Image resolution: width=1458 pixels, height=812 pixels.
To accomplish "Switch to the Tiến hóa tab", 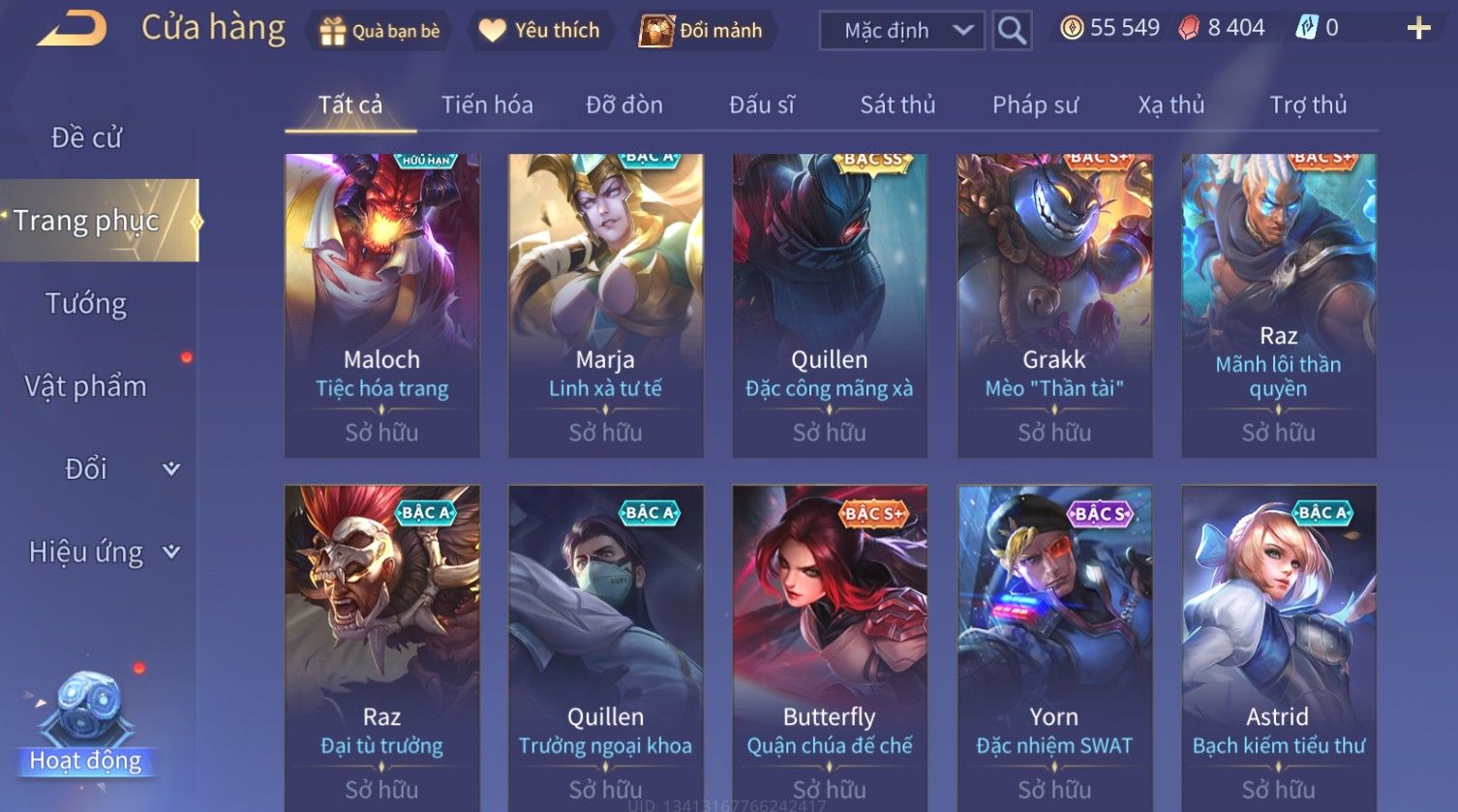I will coord(487,105).
